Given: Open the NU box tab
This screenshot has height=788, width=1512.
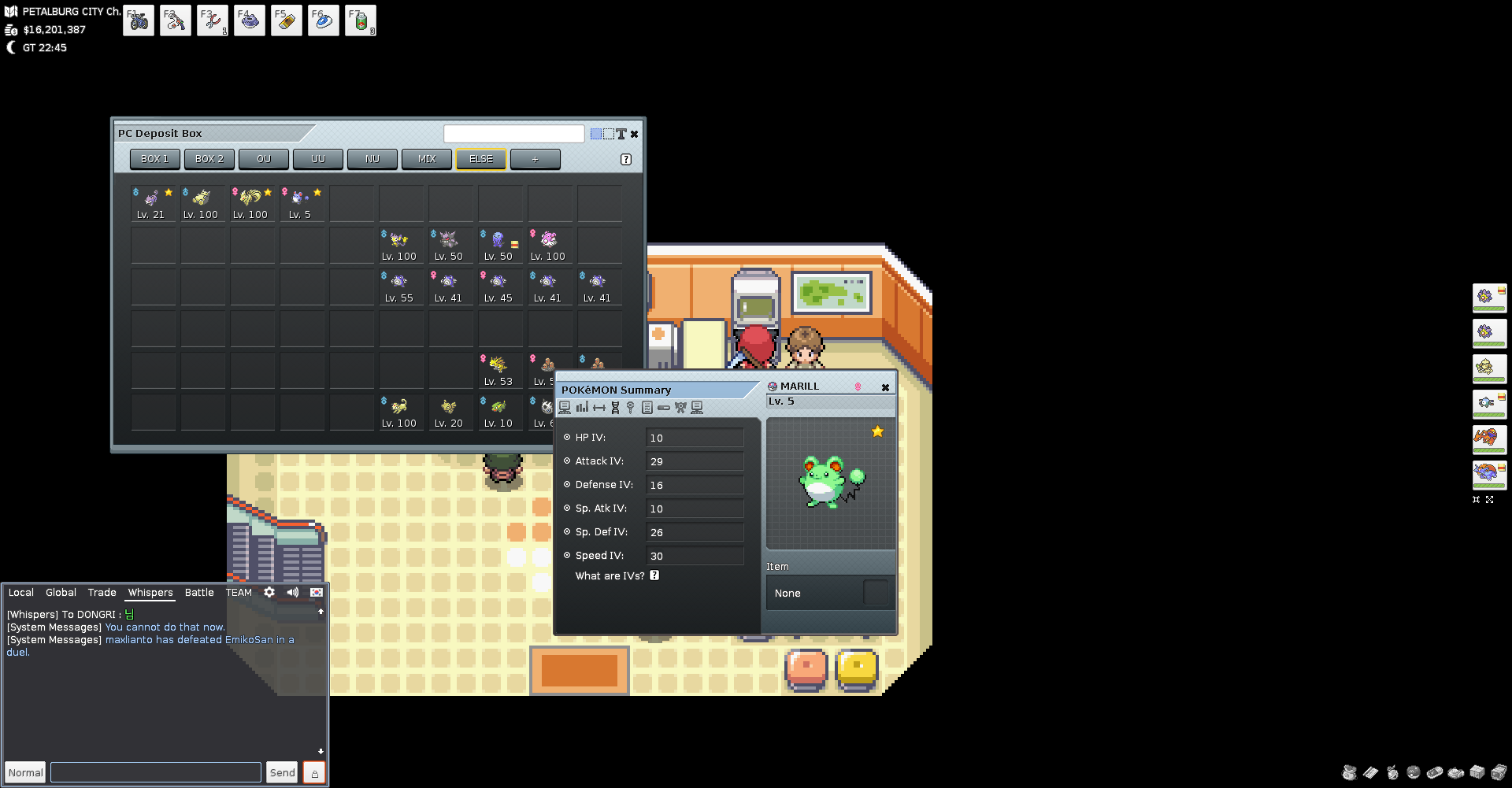Looking at the screenshot, I should pos(372,159).
